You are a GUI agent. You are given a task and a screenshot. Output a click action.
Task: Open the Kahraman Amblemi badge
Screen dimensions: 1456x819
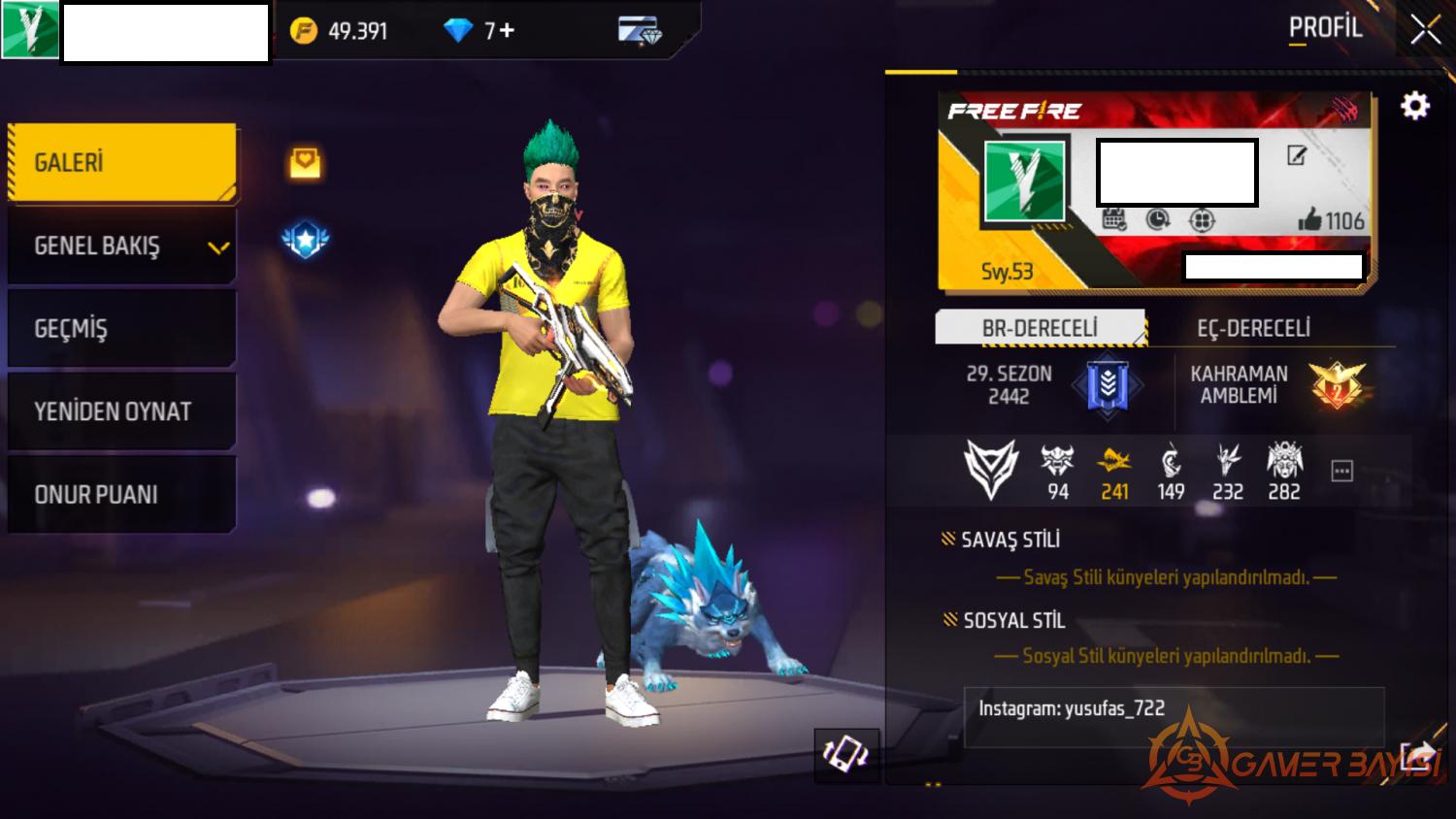(x=1336, y=384)
